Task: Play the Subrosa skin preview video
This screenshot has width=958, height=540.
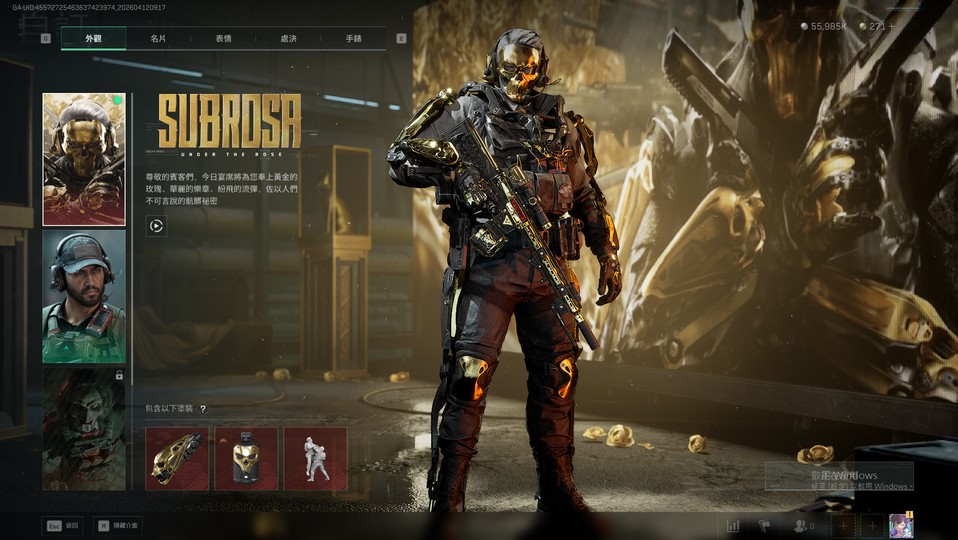Action: [x=155, y=226]
